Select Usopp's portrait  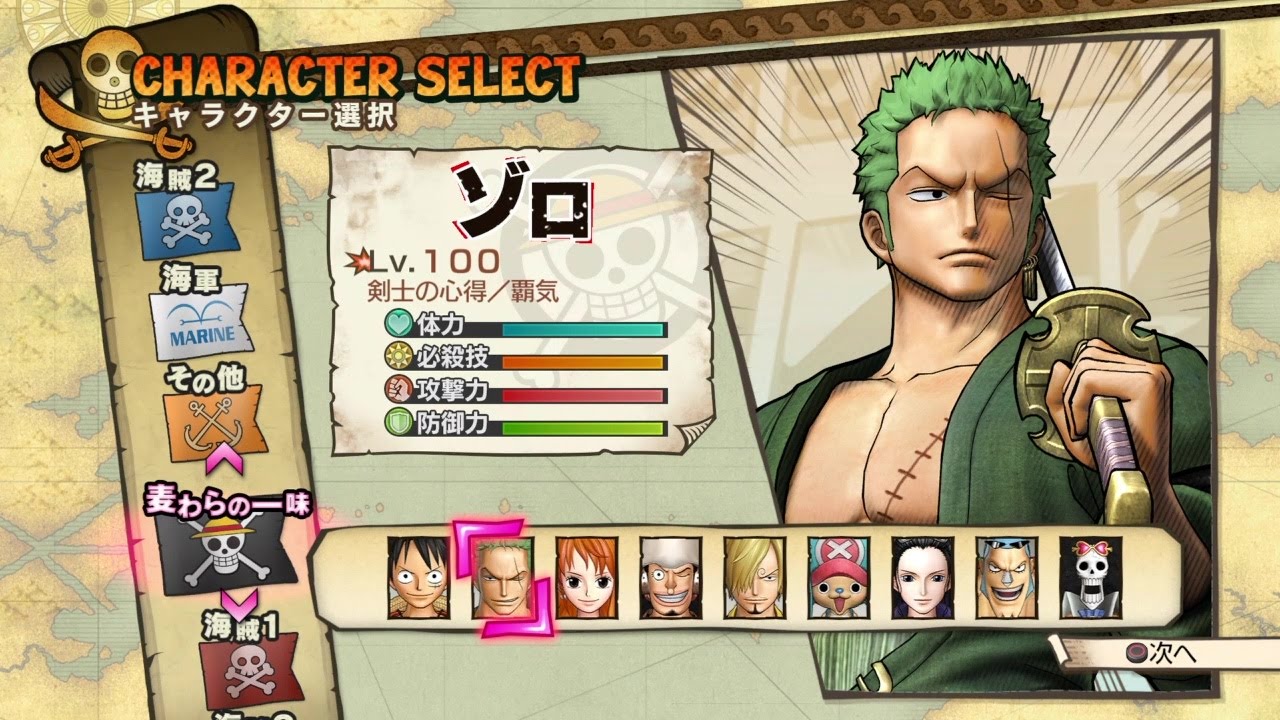point(670,579)
